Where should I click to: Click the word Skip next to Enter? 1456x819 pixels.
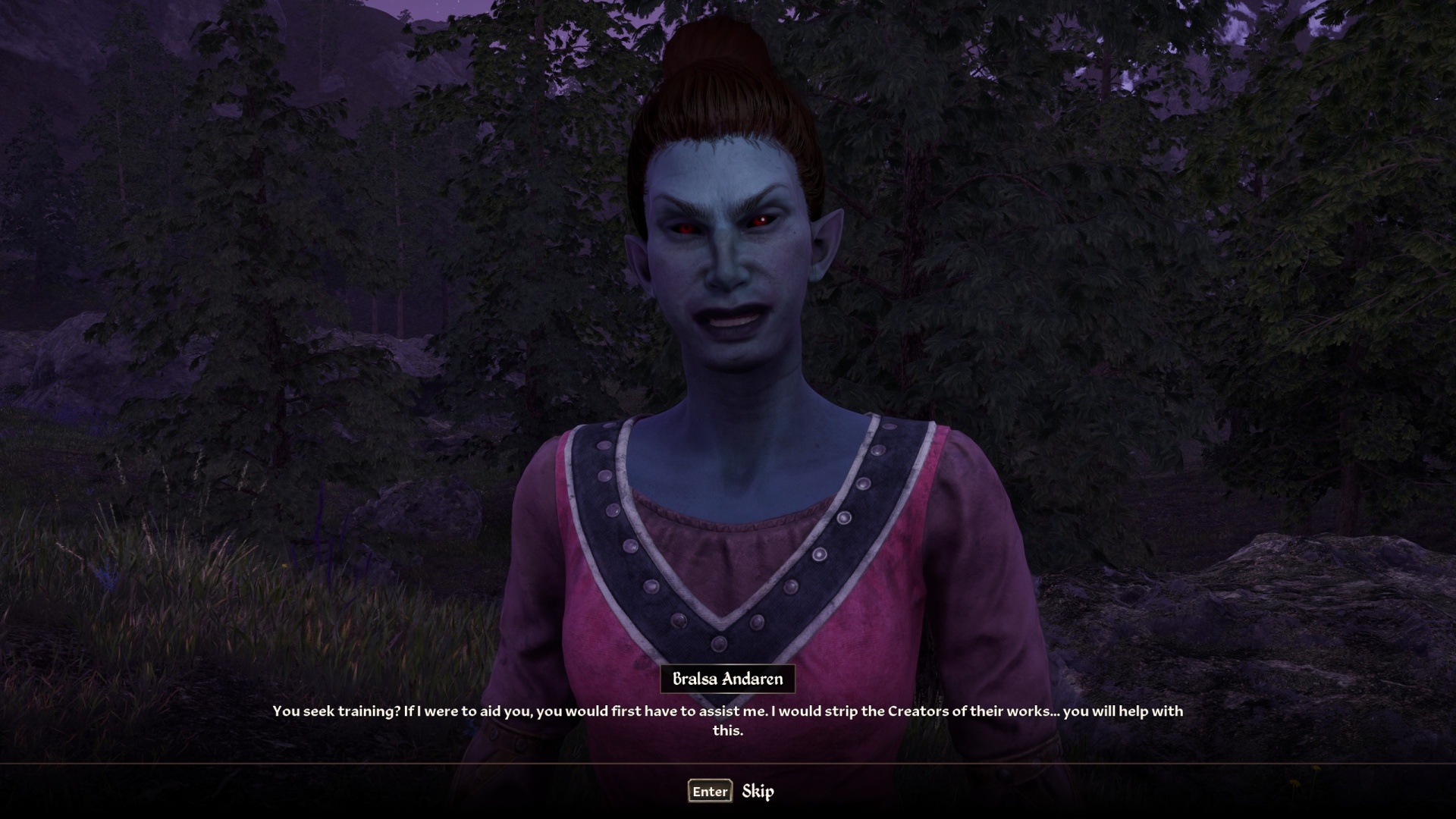coord(758,791)
